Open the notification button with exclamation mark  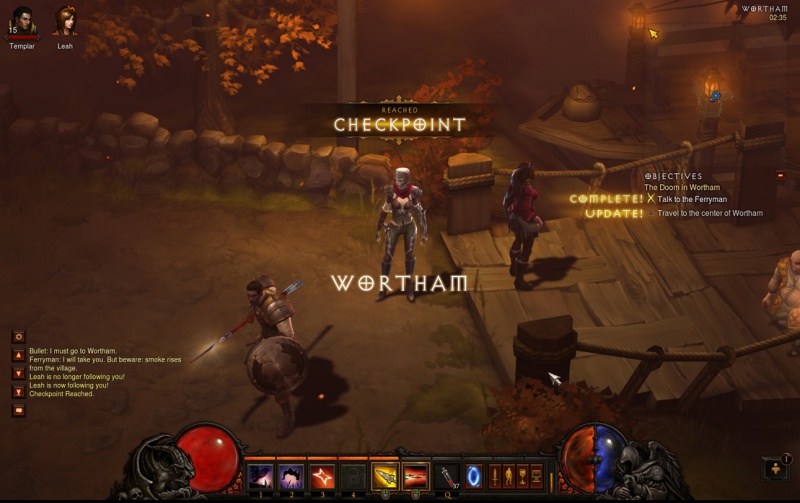[x=773, y=468]
